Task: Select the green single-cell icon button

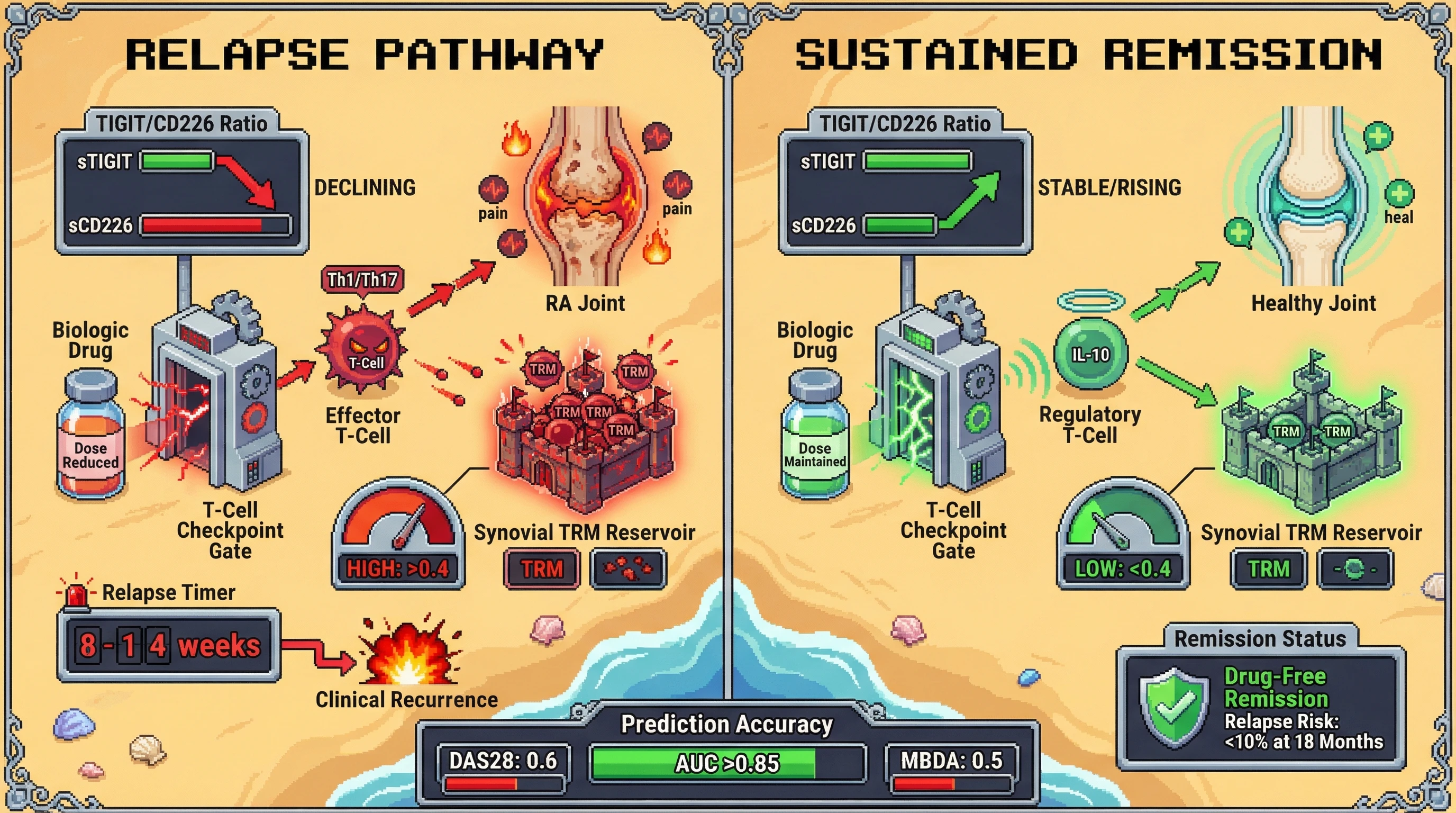Action: (x=1355, y=568)
